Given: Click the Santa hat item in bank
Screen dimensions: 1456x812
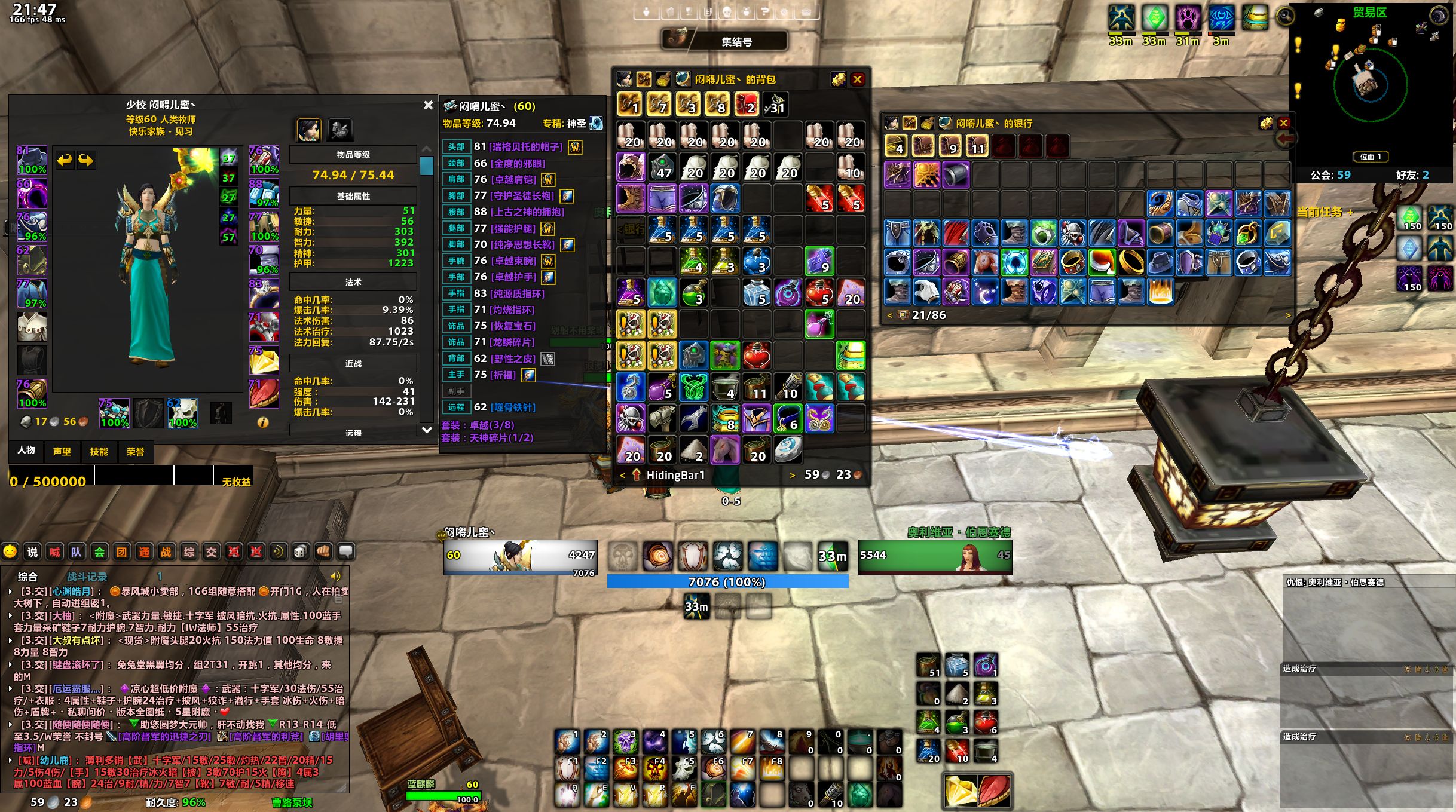Looking at the screenshot, I should pos(1101,262).
